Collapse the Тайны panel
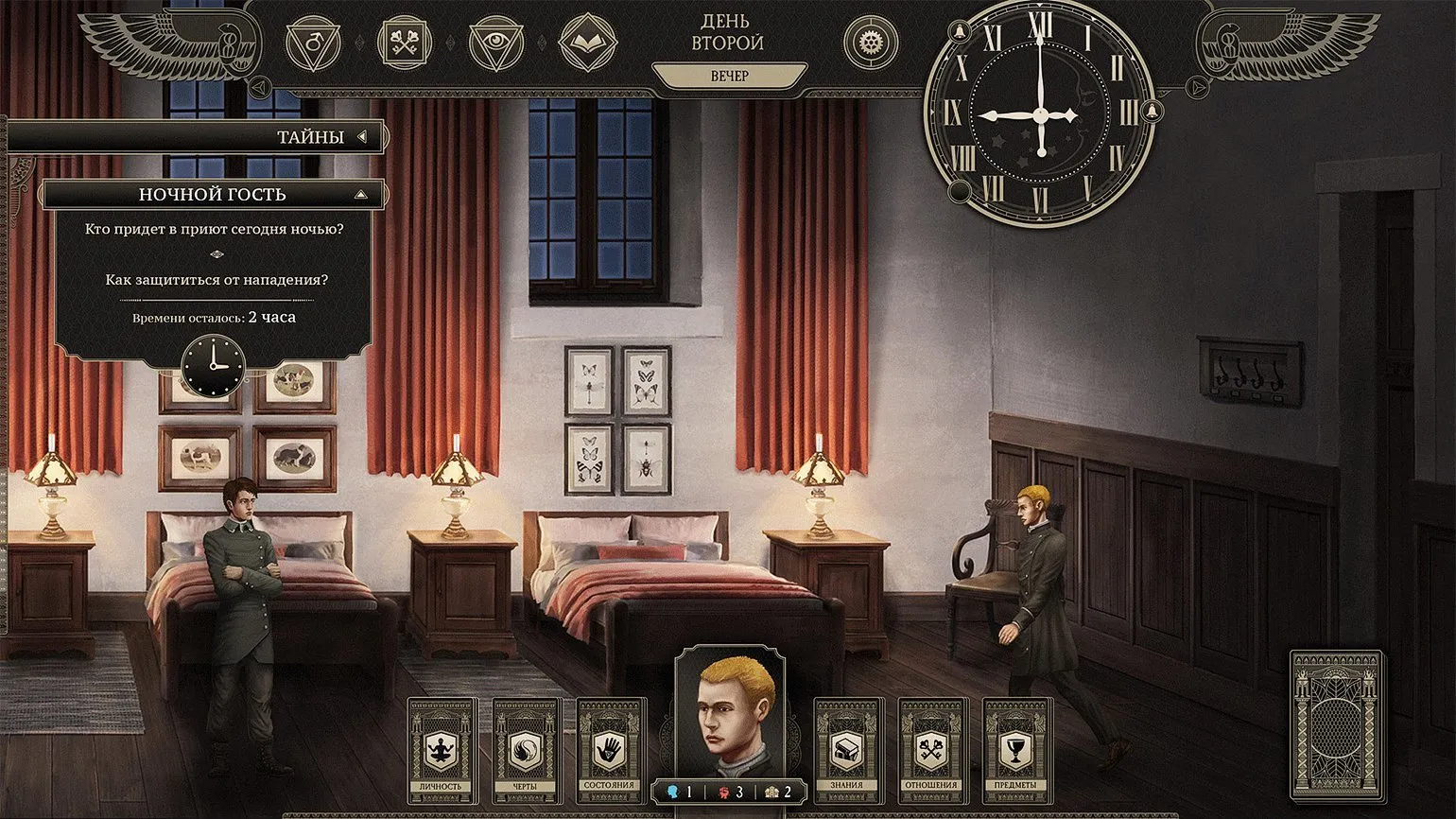The width and height of the screenshot is (1456, 819). coord(362,137)
